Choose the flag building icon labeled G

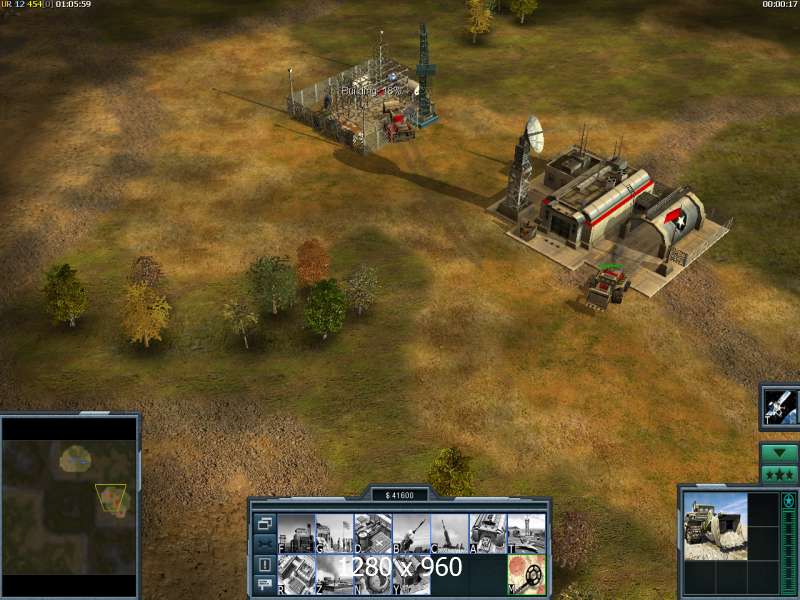pos(334,533)
